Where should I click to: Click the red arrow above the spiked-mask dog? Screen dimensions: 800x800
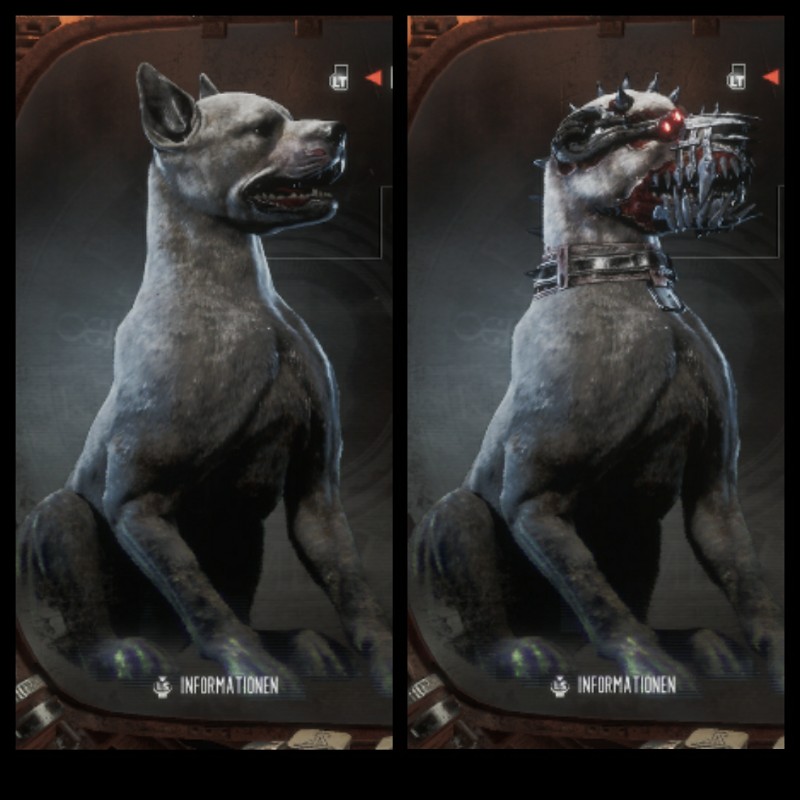[x=770, y=77]
